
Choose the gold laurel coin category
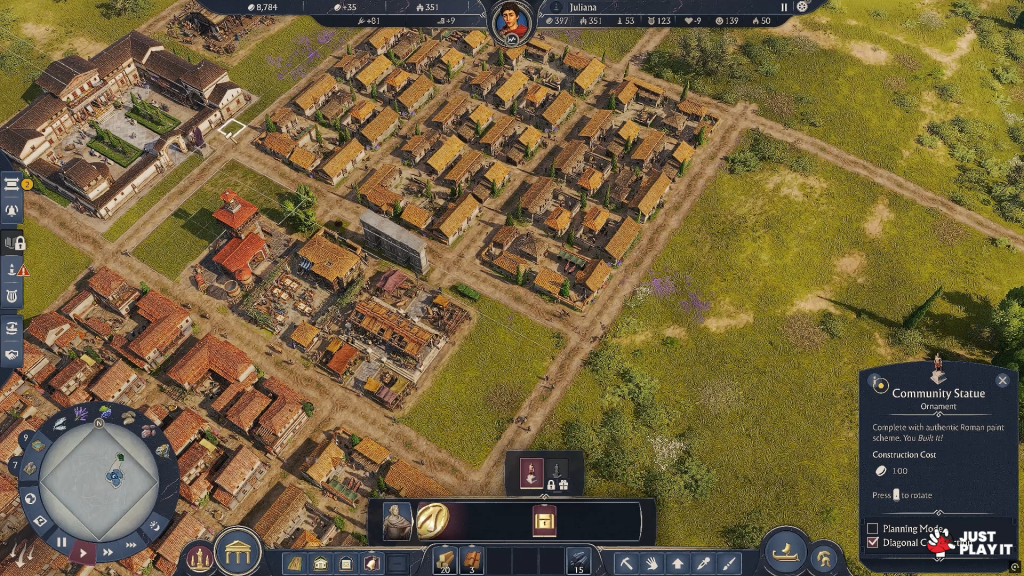click(x=433, y=520)
